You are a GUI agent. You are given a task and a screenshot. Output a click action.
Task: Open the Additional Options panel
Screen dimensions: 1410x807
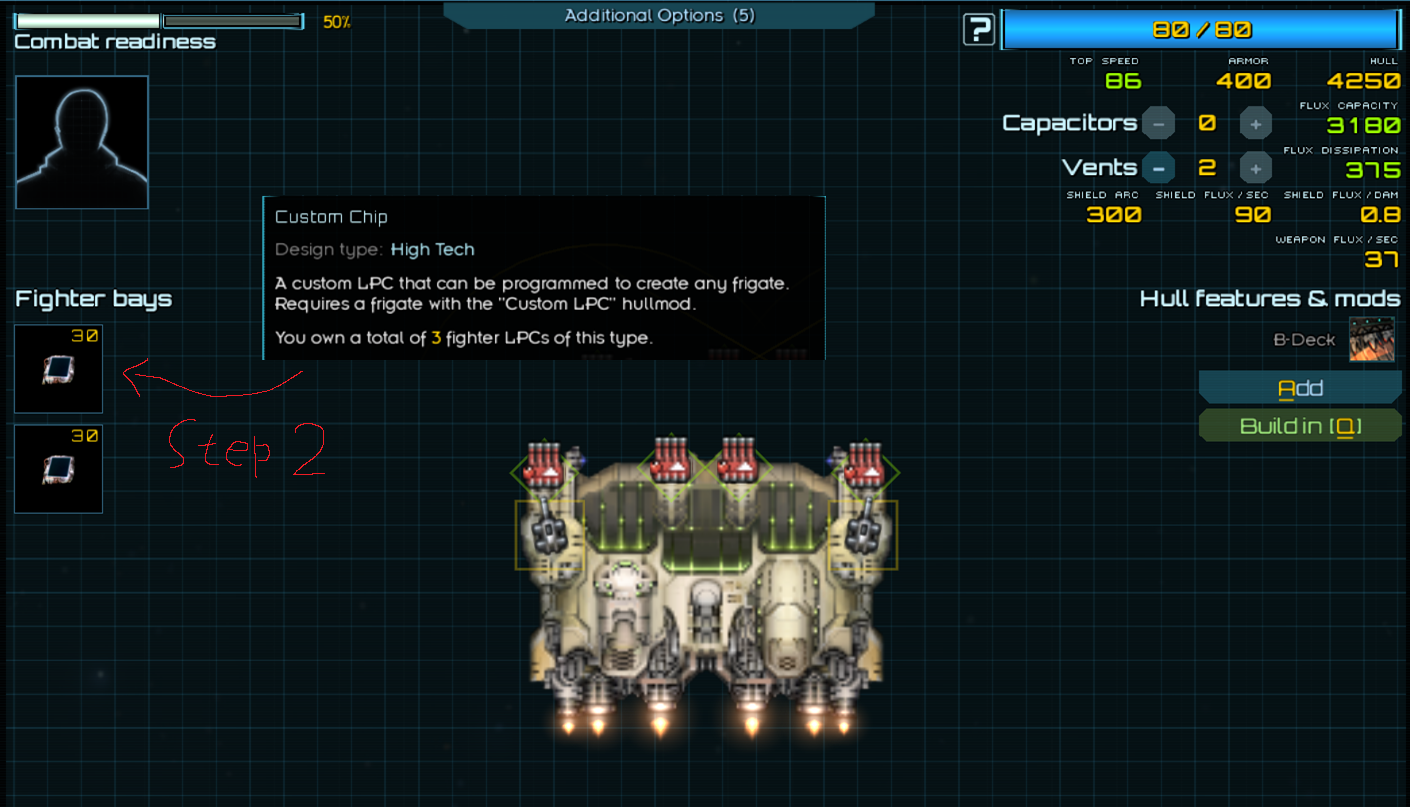point(659,16)
